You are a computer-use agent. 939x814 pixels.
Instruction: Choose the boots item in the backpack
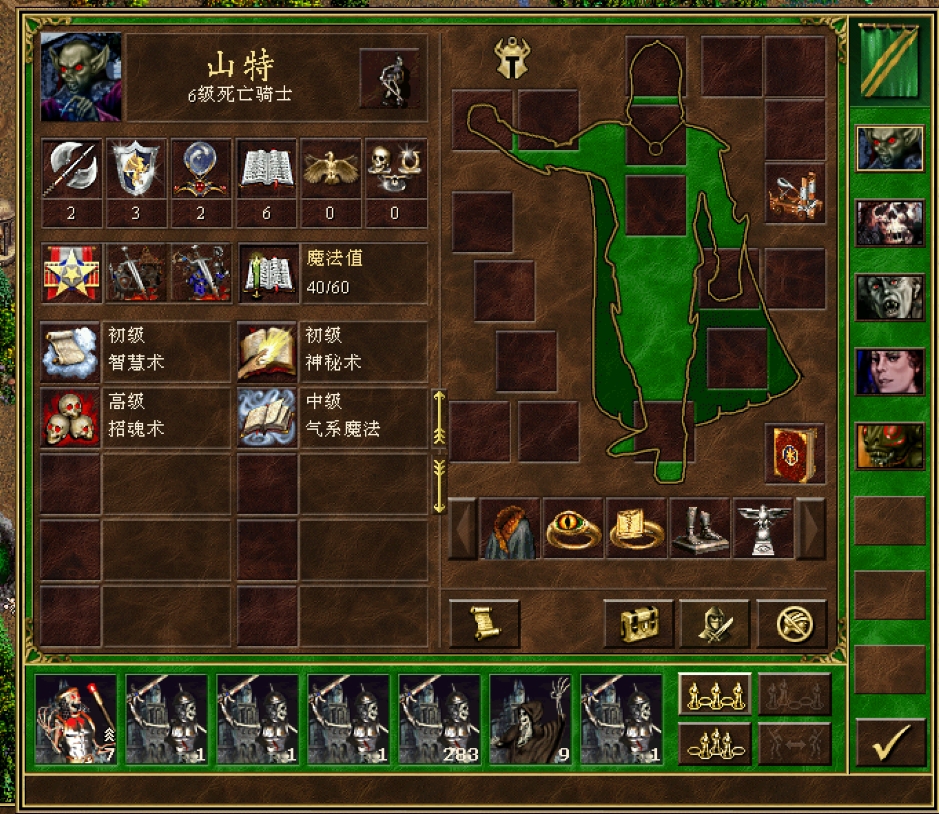699,528
